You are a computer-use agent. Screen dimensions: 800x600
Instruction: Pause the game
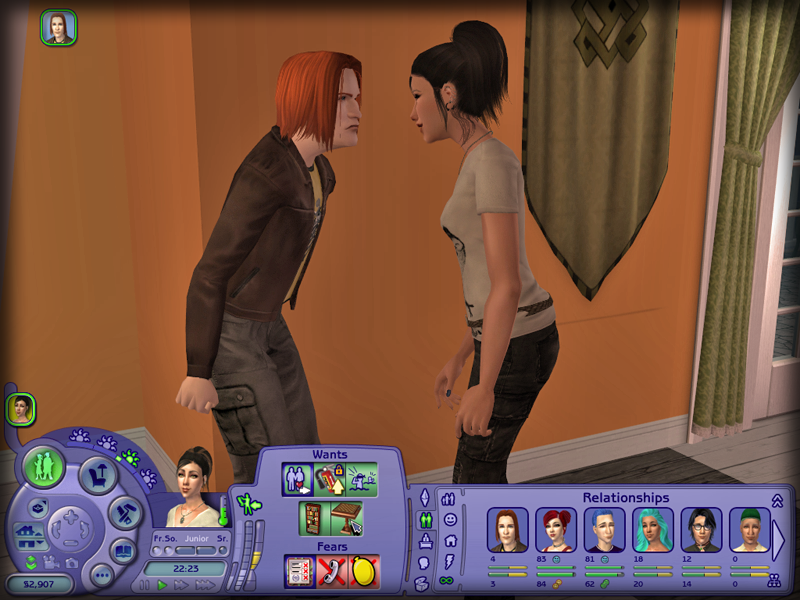click(145, 585)
